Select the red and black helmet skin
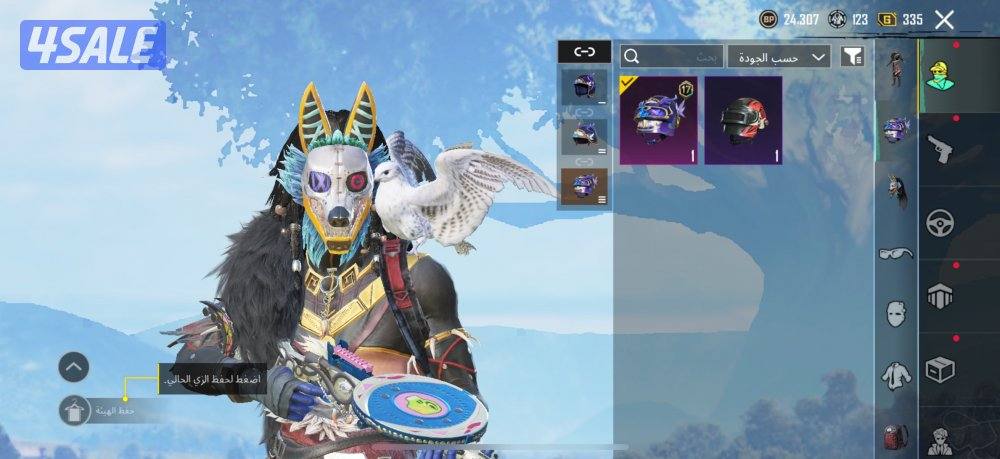Viewport: 1000px width, 459px height. tap(743, 120)
